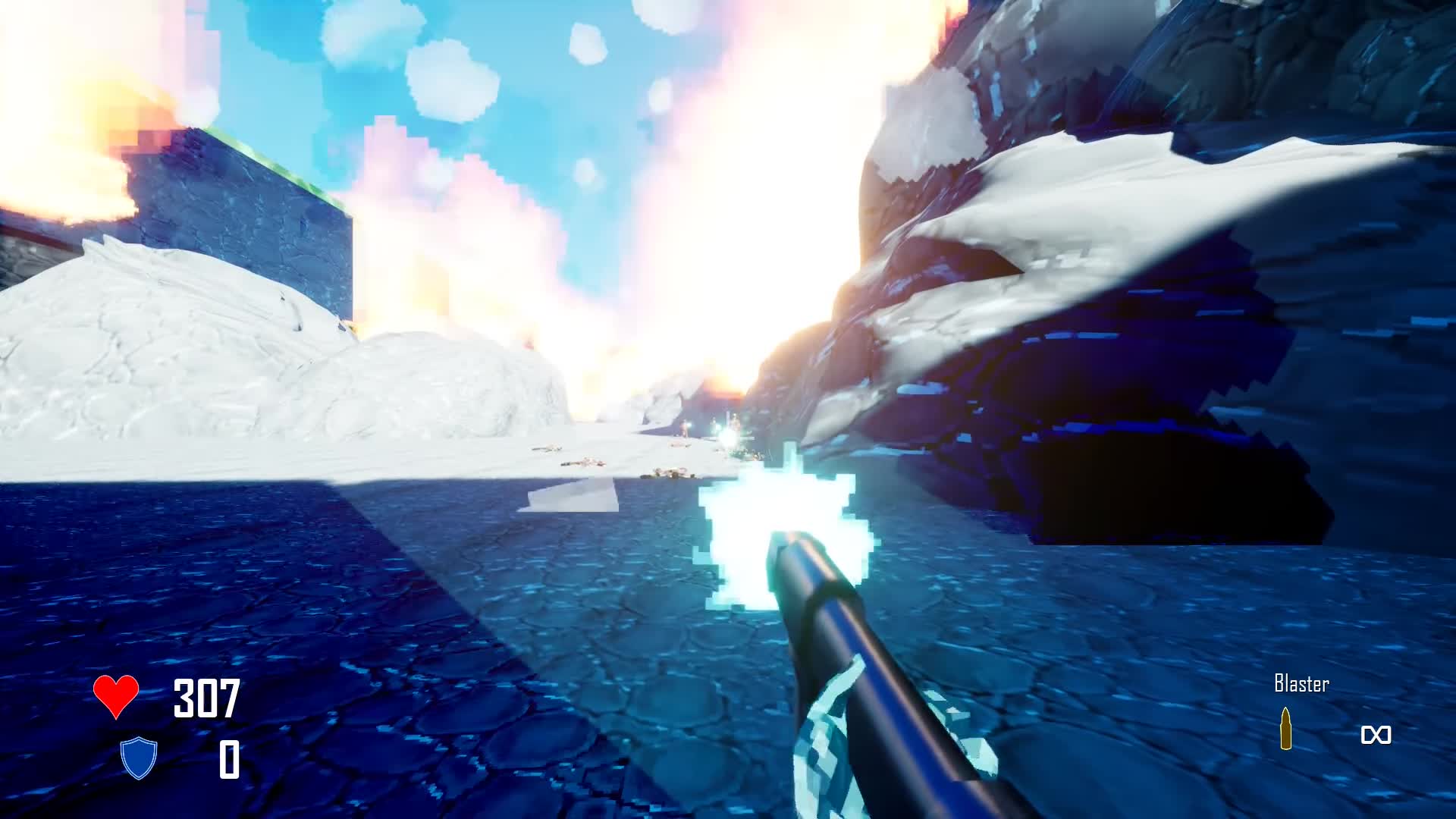Click the bullet ammo icon
The image size is (1456, 819).
(x=1285, y=729)
